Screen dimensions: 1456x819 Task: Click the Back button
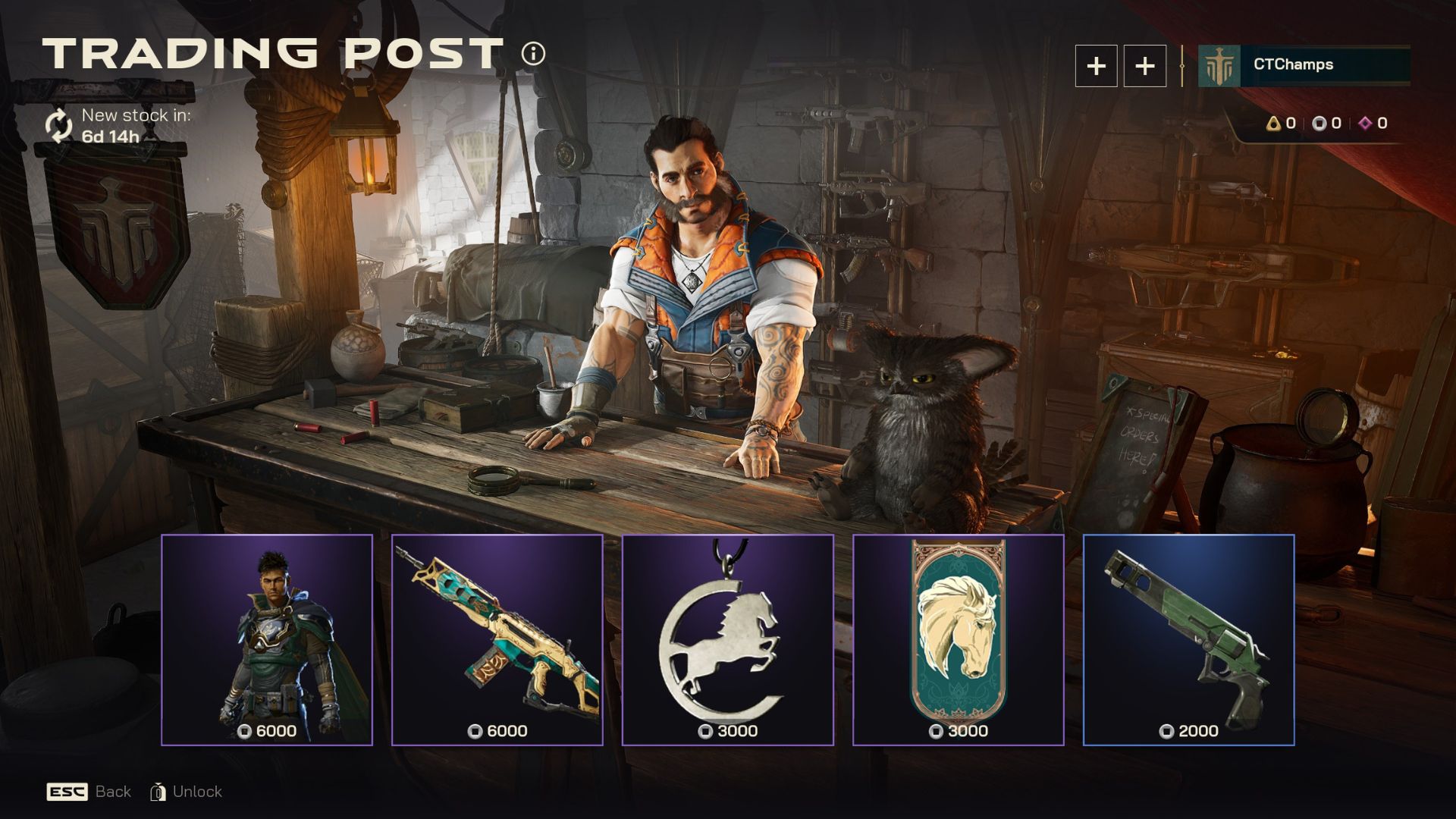89,792
